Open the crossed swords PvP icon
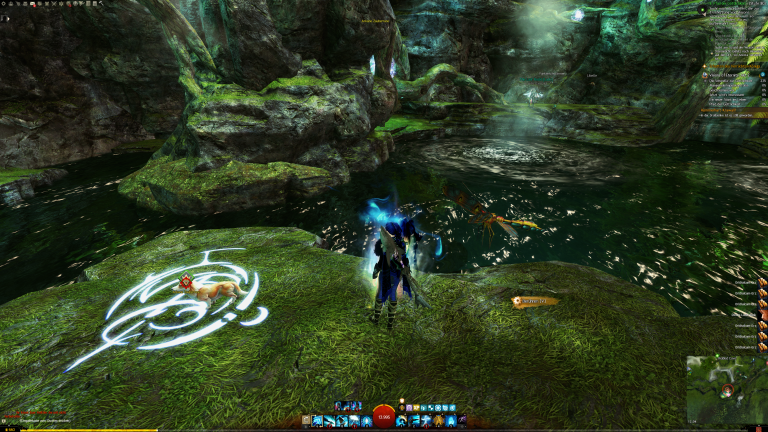The image size is (768, 432). tap(54, 3)
